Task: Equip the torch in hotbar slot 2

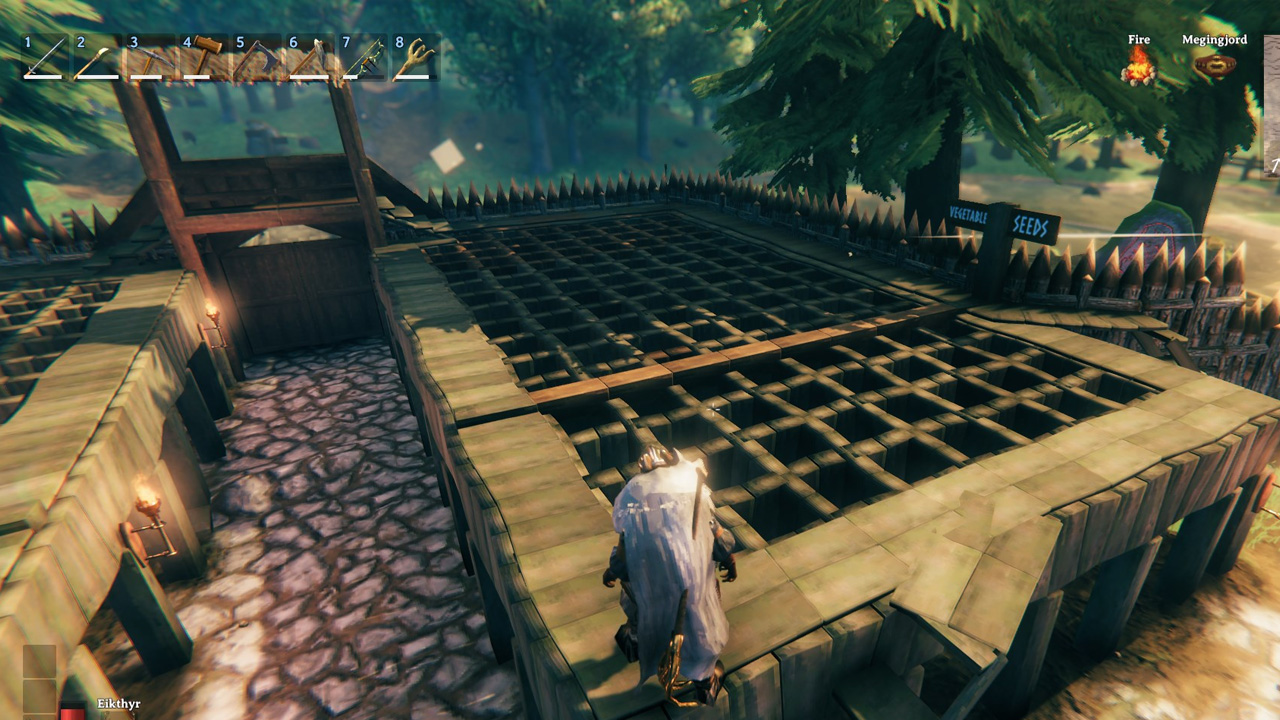Action: point(97,58)
